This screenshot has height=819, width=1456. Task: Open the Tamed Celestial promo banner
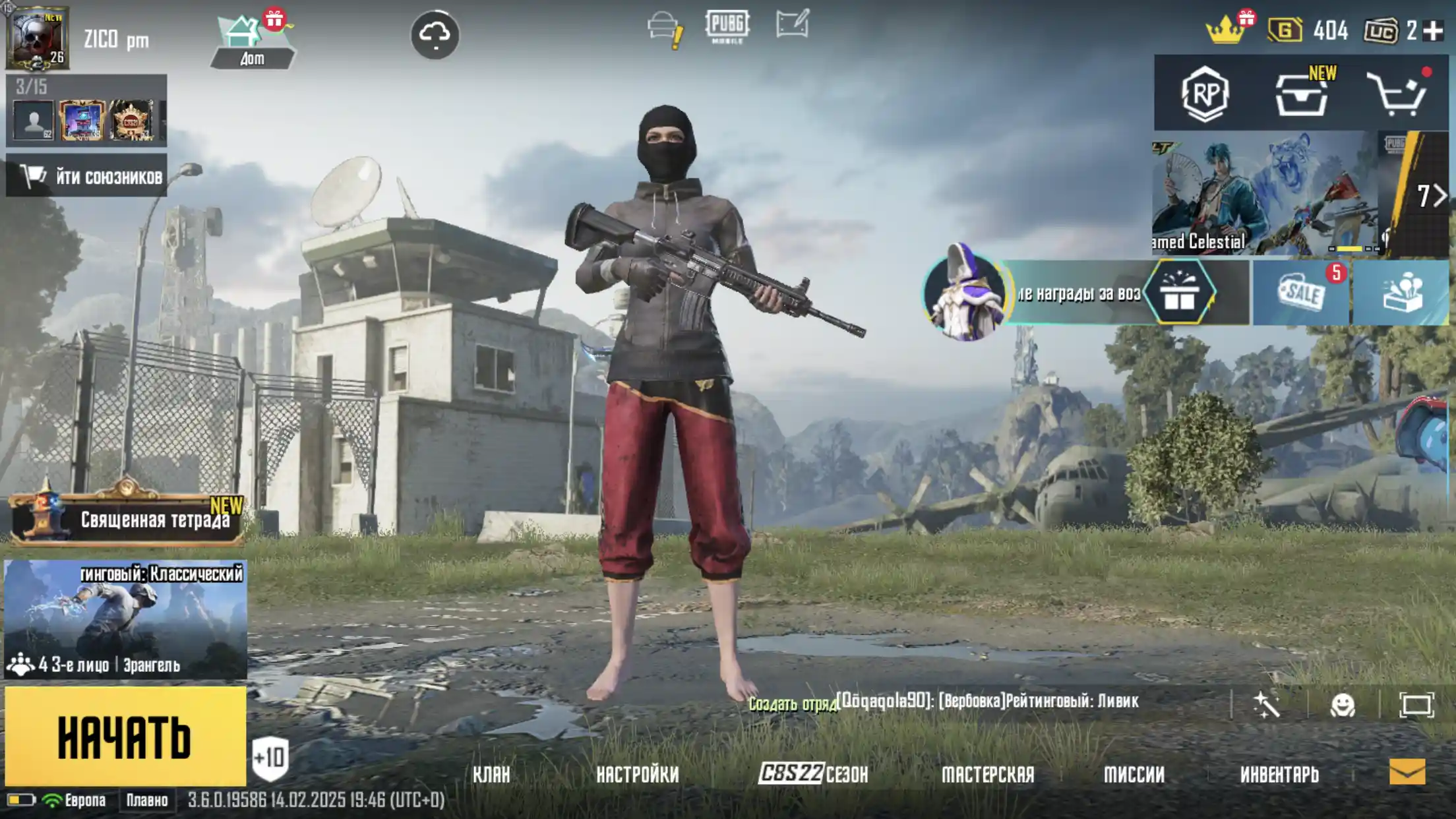click(x=1264, y=193)
